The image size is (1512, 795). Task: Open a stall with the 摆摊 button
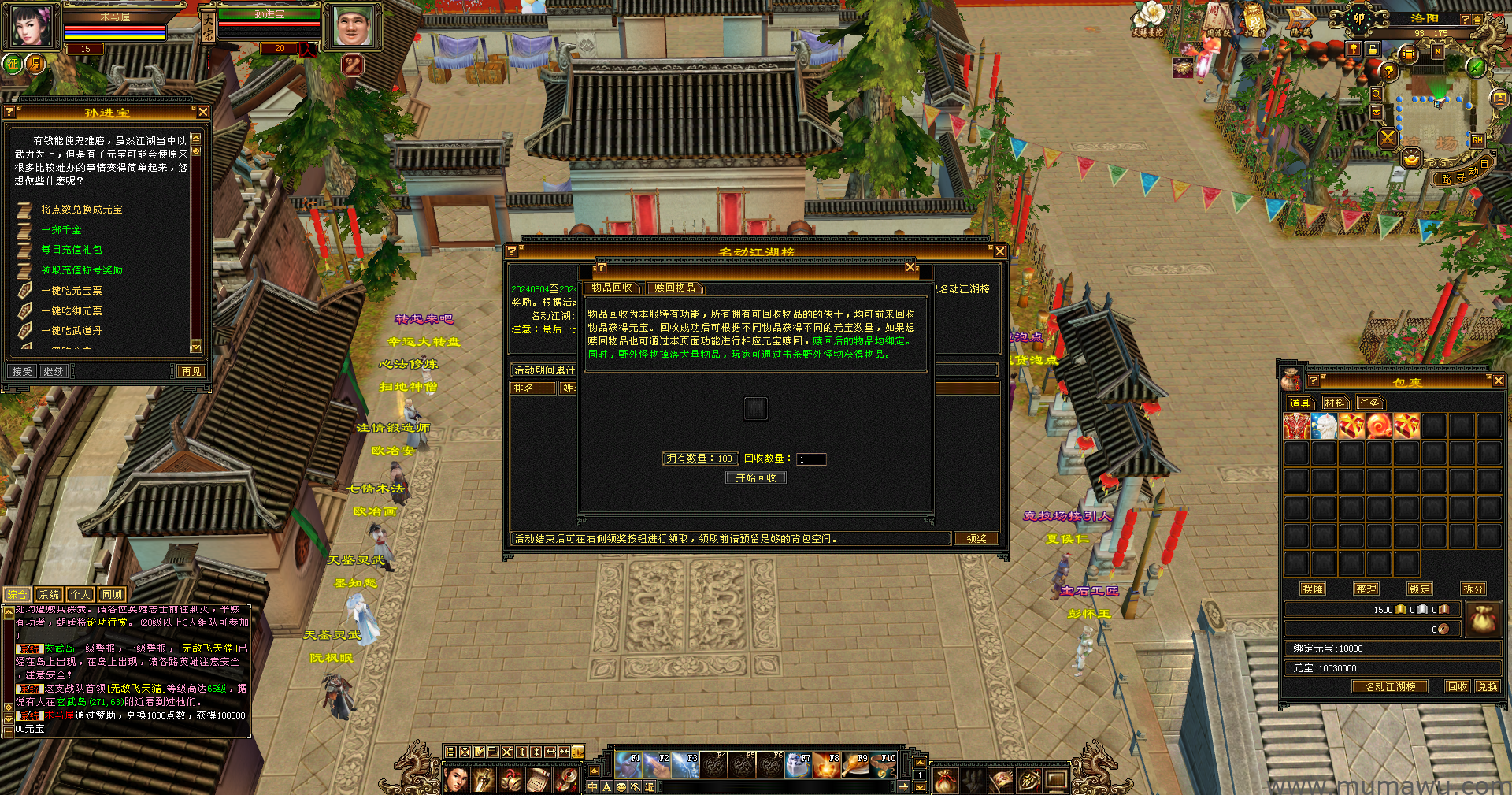1313,589
